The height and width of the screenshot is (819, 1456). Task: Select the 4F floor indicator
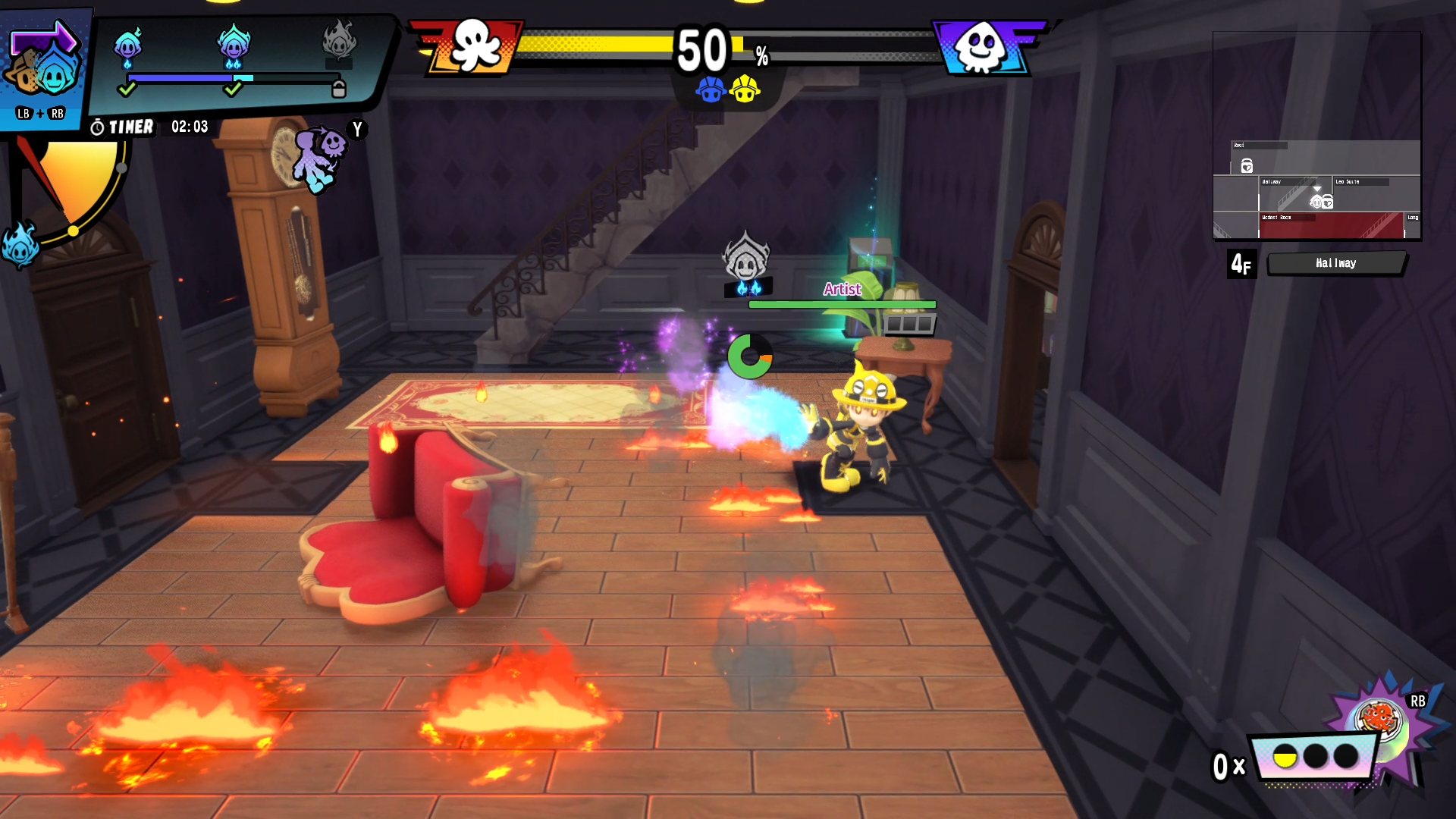[1241, 263]
